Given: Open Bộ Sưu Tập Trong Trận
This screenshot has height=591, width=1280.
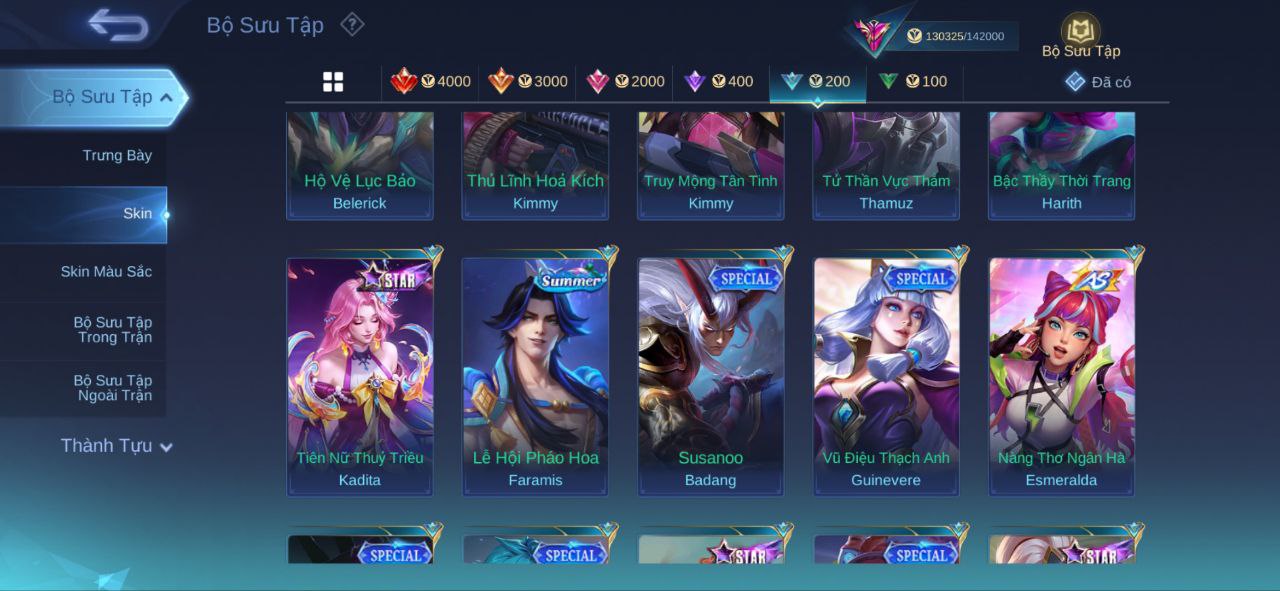Looking at the screenshot, I should (x=112, y=329).
